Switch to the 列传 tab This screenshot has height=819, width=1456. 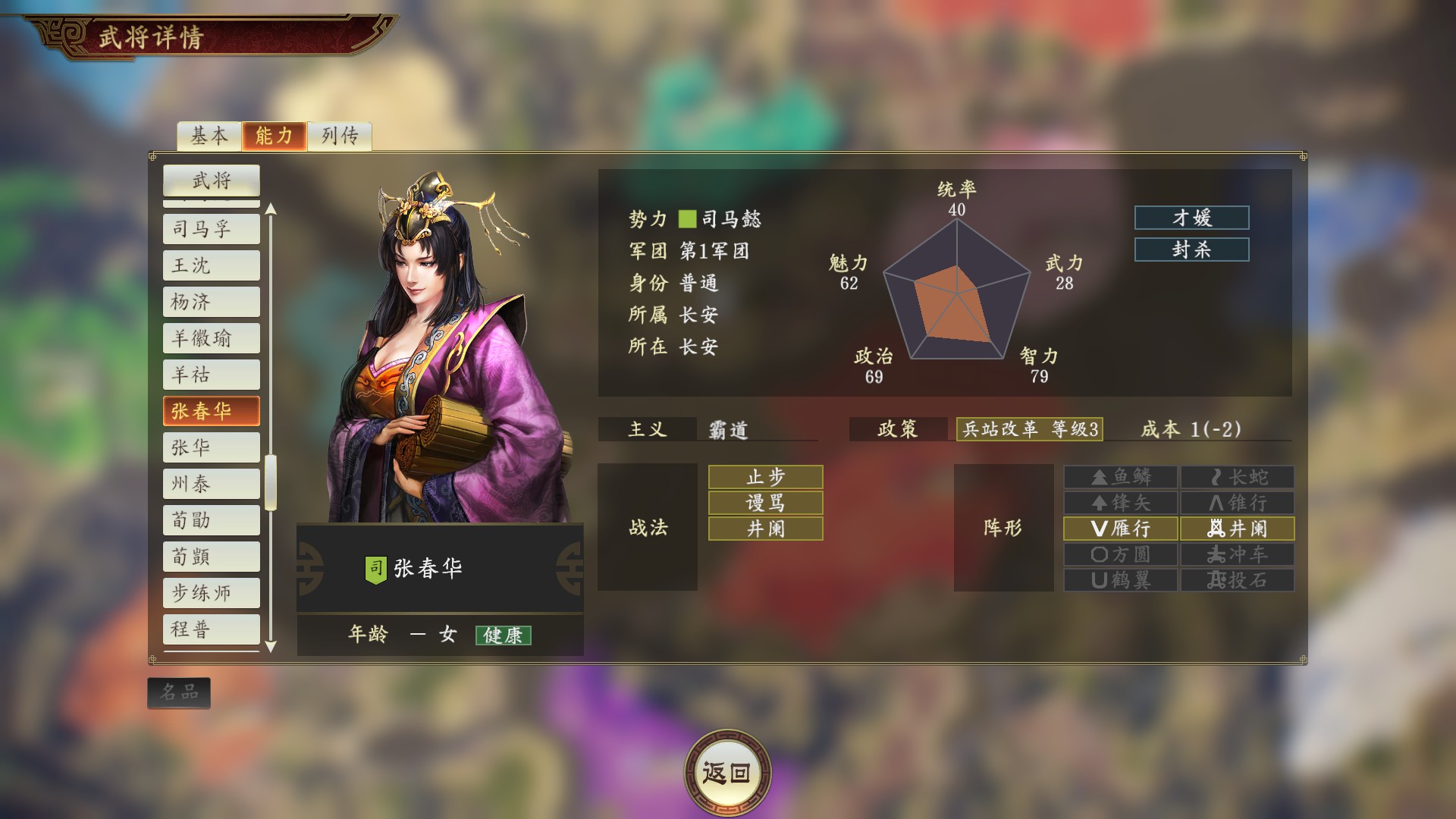[339, 136]
